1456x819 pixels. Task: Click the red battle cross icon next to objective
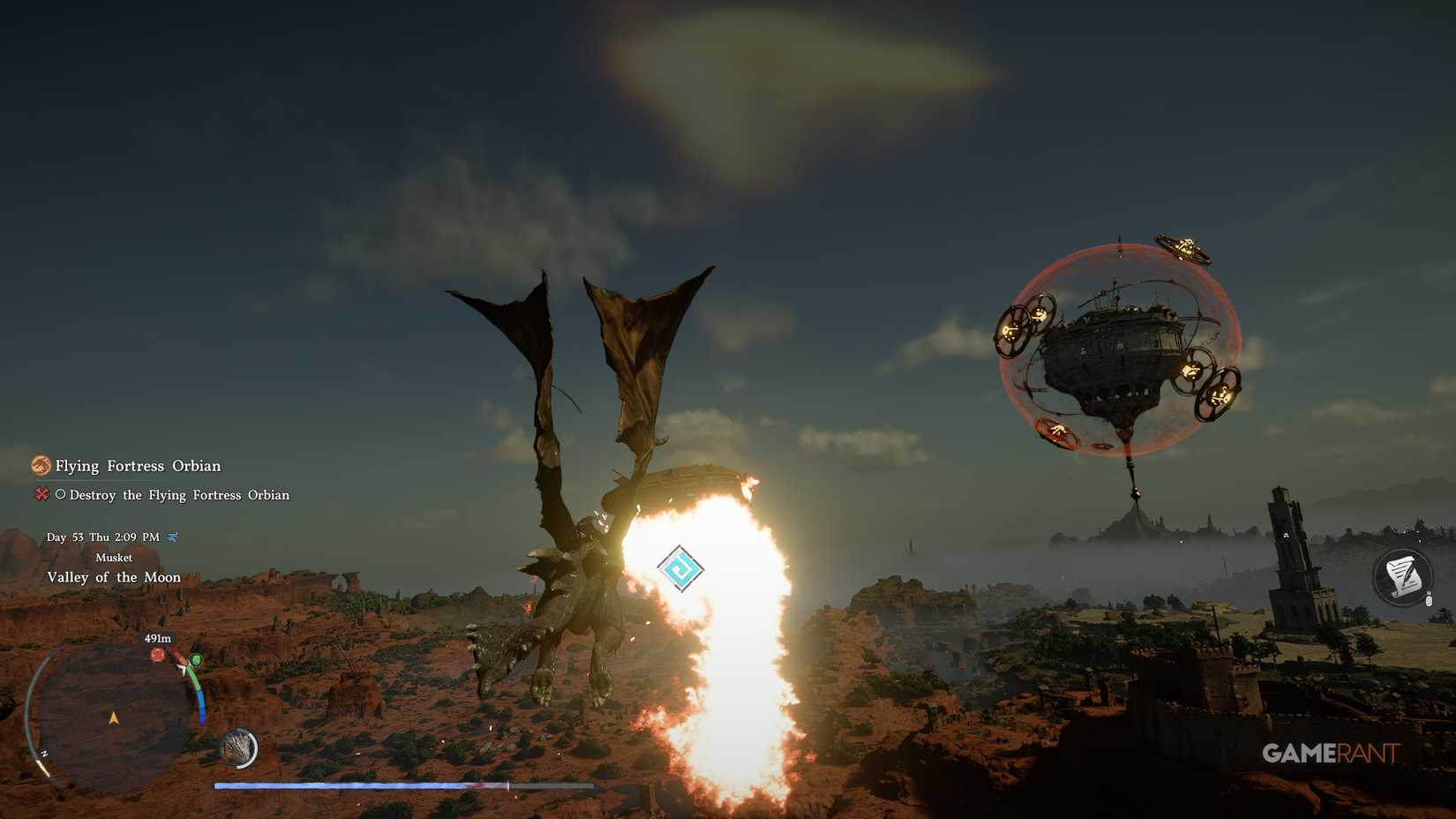tap(41, 495)
